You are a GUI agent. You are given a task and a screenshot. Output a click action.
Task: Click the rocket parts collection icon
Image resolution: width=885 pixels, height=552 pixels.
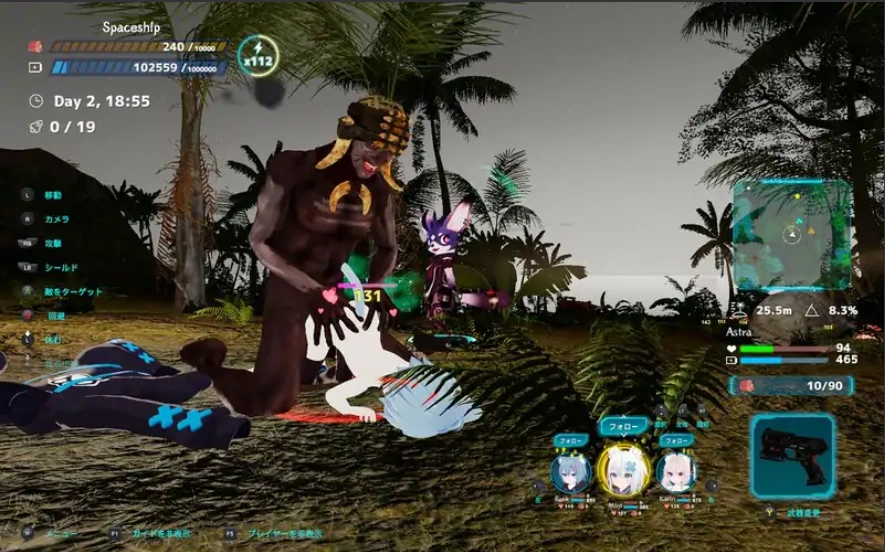pos(36,127)
